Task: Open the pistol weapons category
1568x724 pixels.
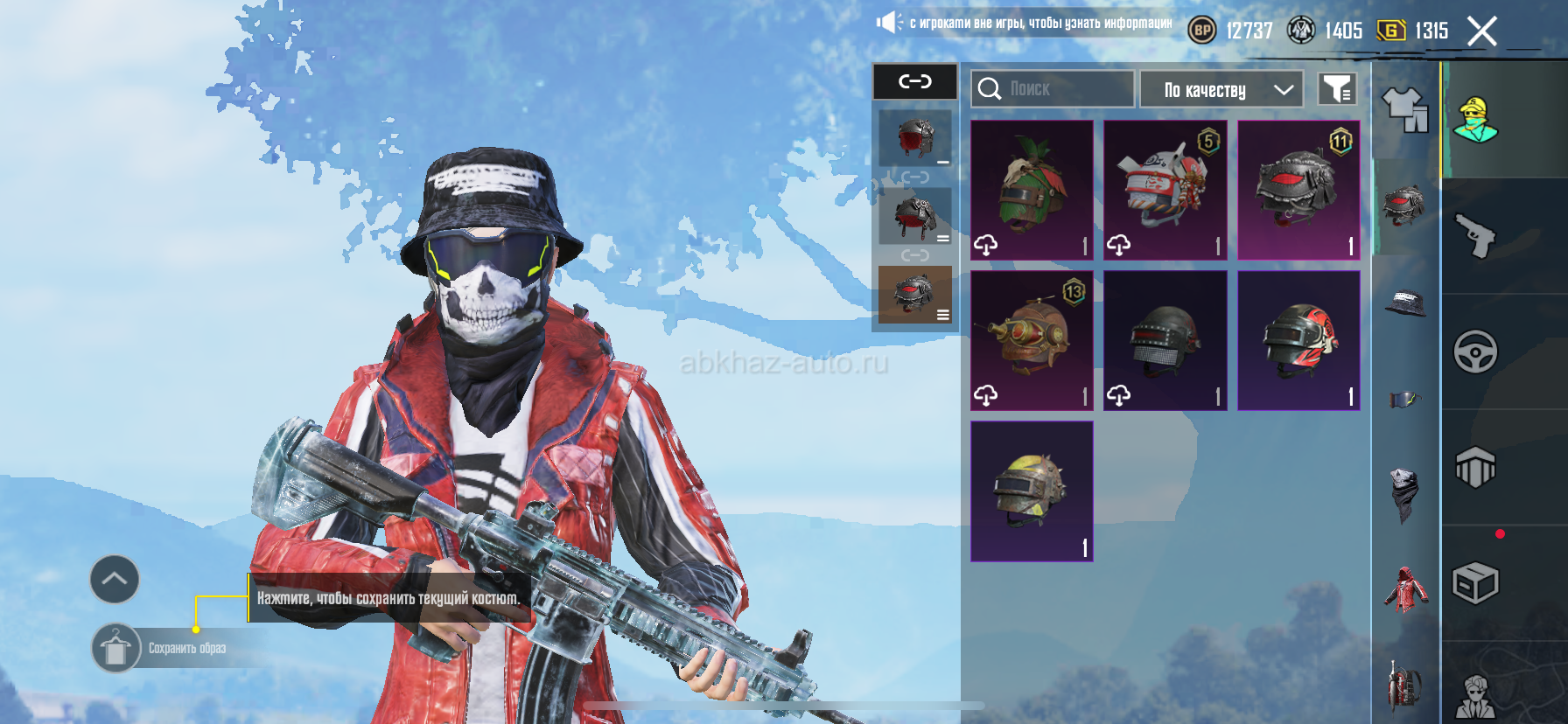Action: click(1475, 236)
